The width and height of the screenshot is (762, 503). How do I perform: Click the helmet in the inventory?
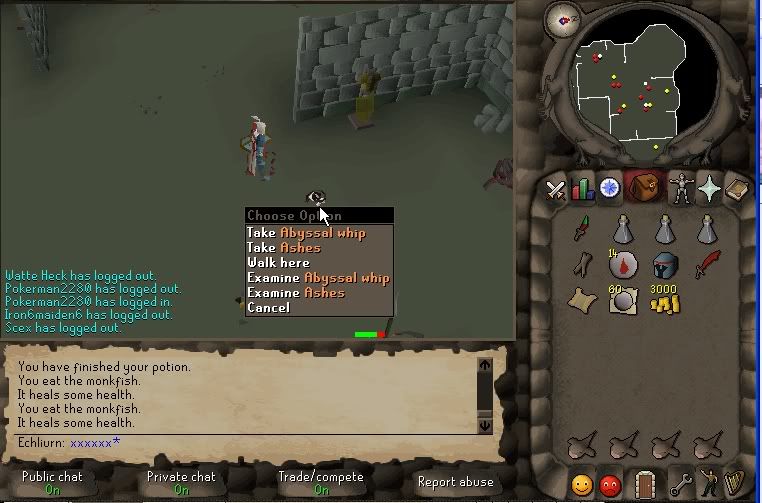pyautogui.click(x=665, y=266)
